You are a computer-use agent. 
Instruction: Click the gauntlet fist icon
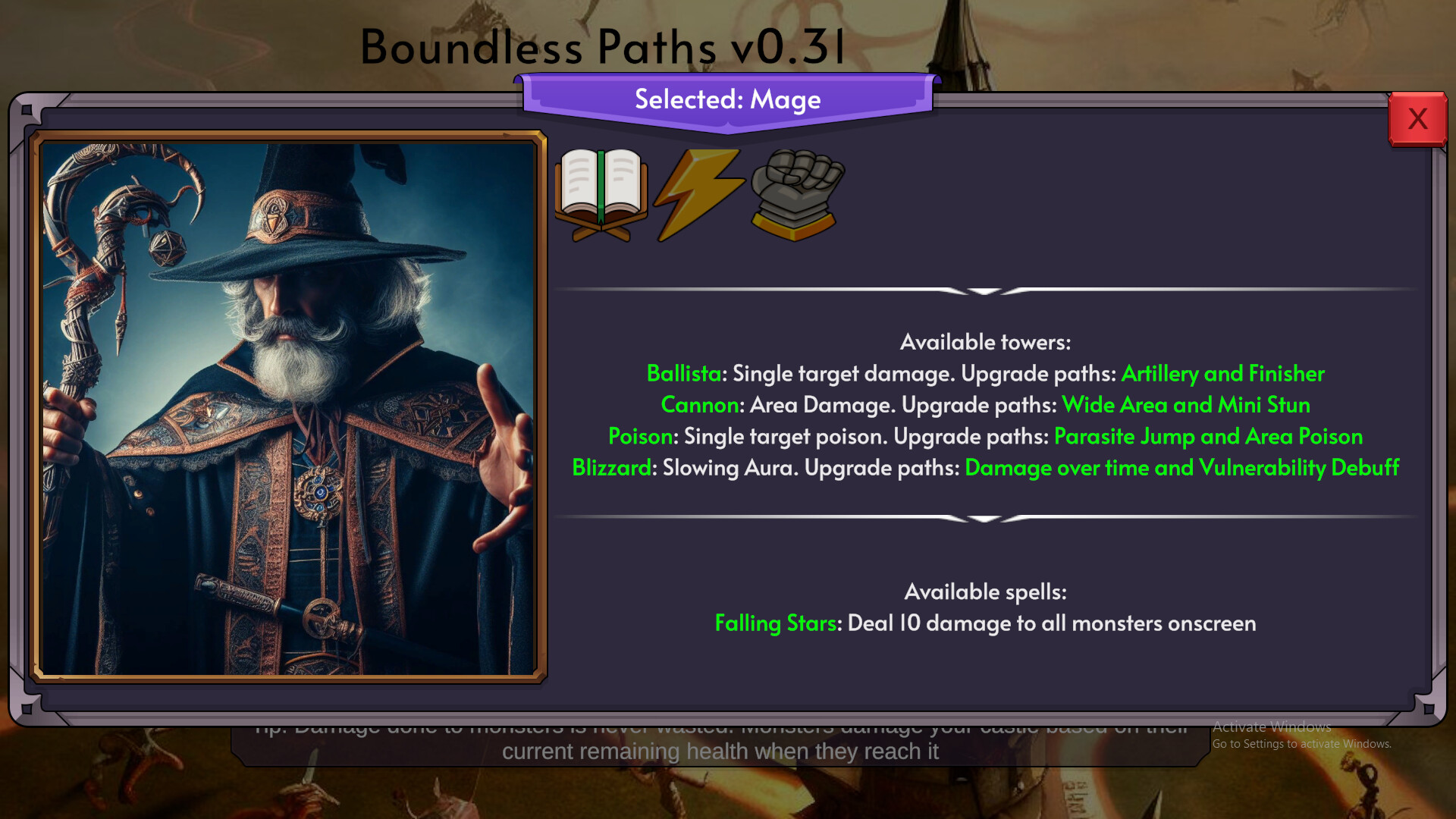[793, 193]
